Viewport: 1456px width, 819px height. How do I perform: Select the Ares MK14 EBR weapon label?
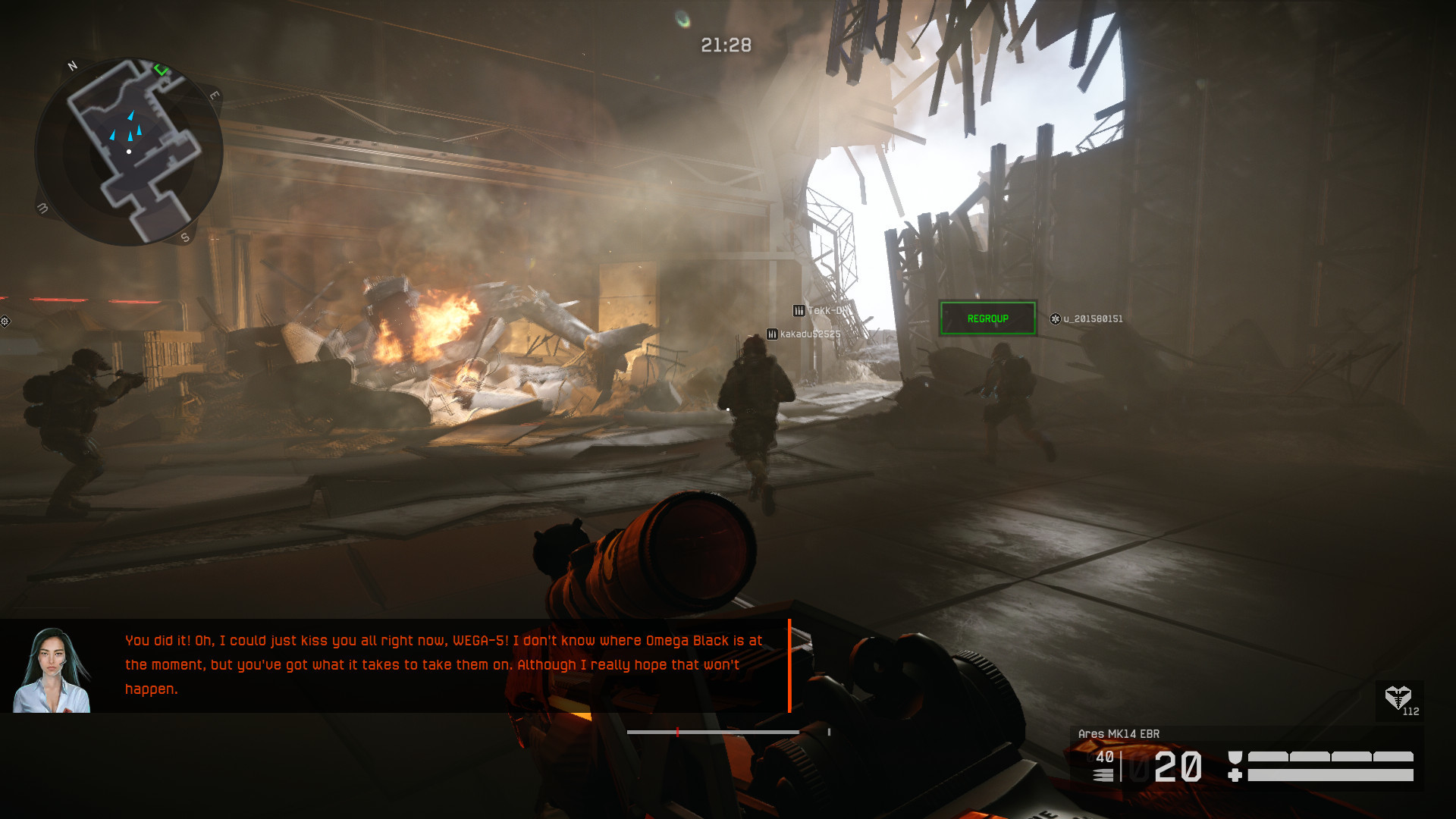[x=1119, y=733]
